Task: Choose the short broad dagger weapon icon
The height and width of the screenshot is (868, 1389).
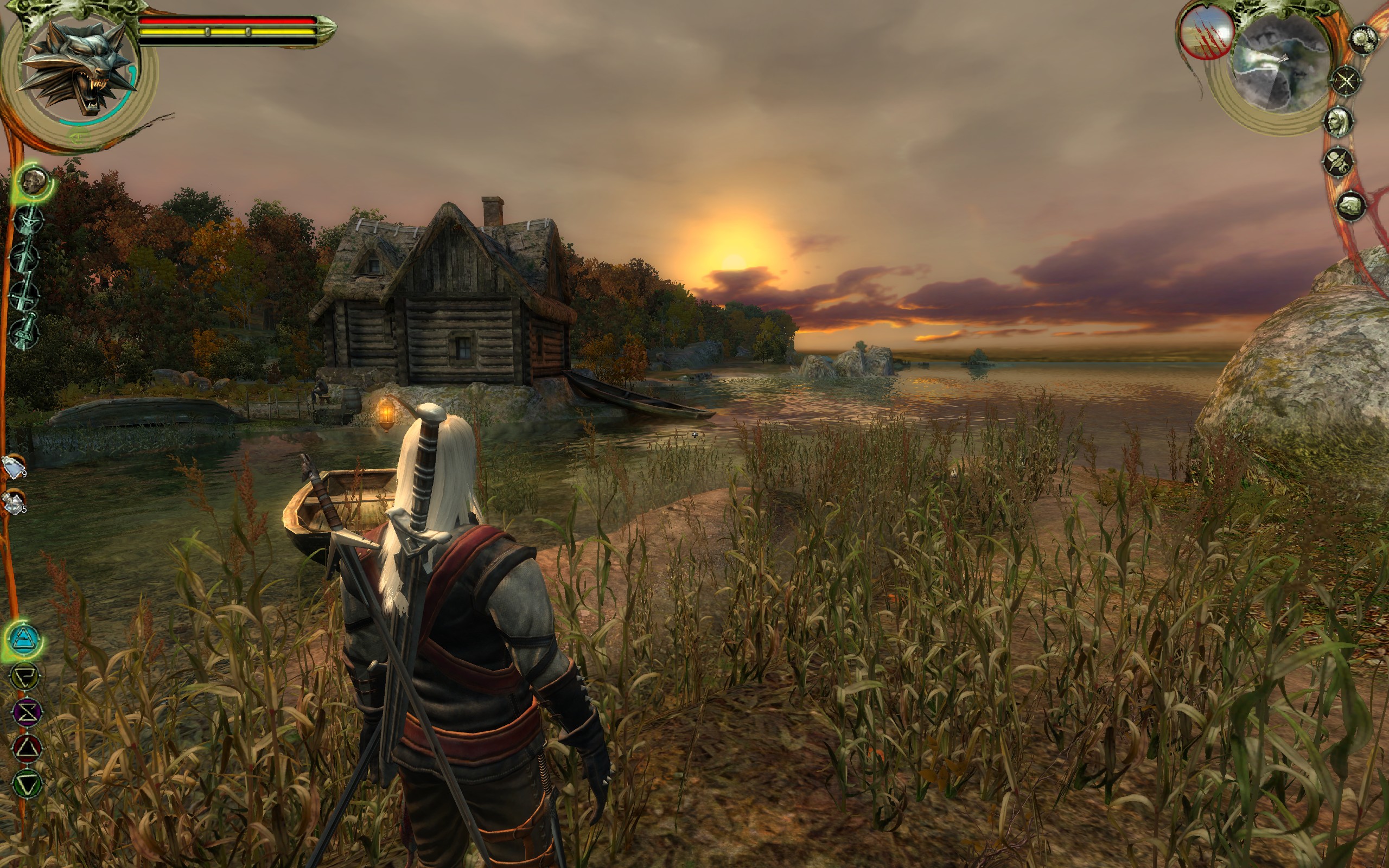Action: 27,332
